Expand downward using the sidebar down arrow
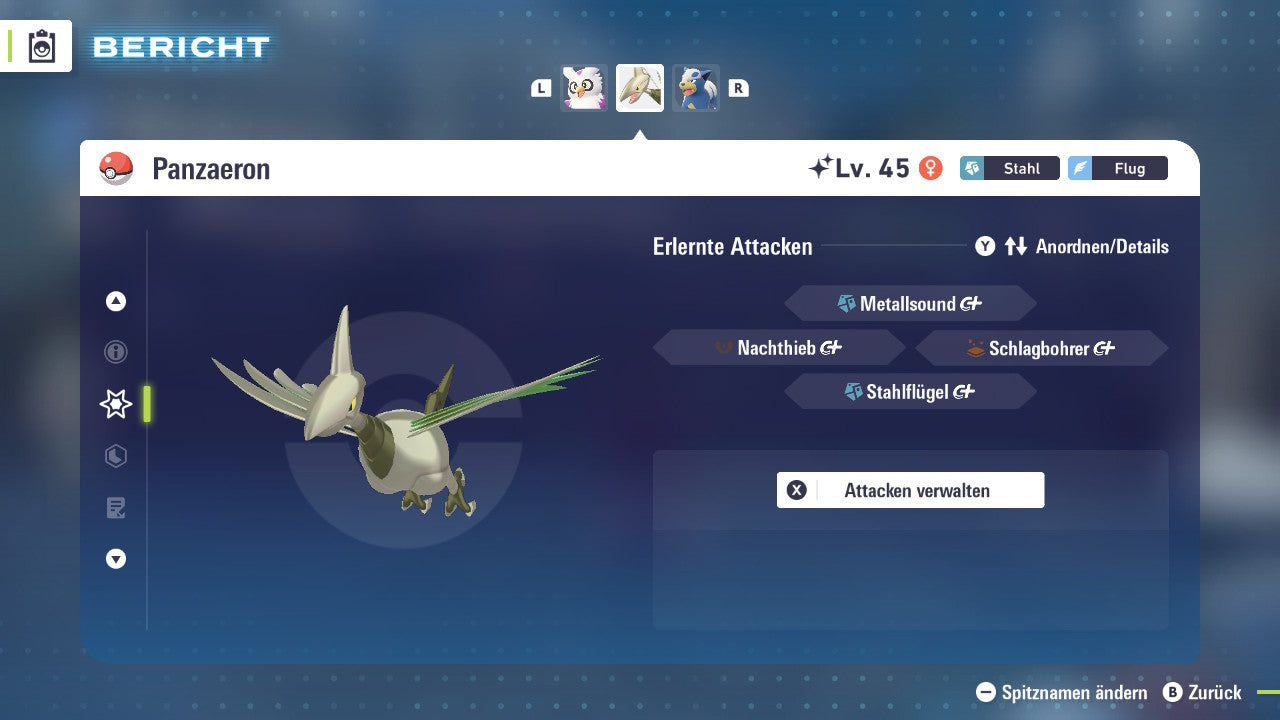 115,559
